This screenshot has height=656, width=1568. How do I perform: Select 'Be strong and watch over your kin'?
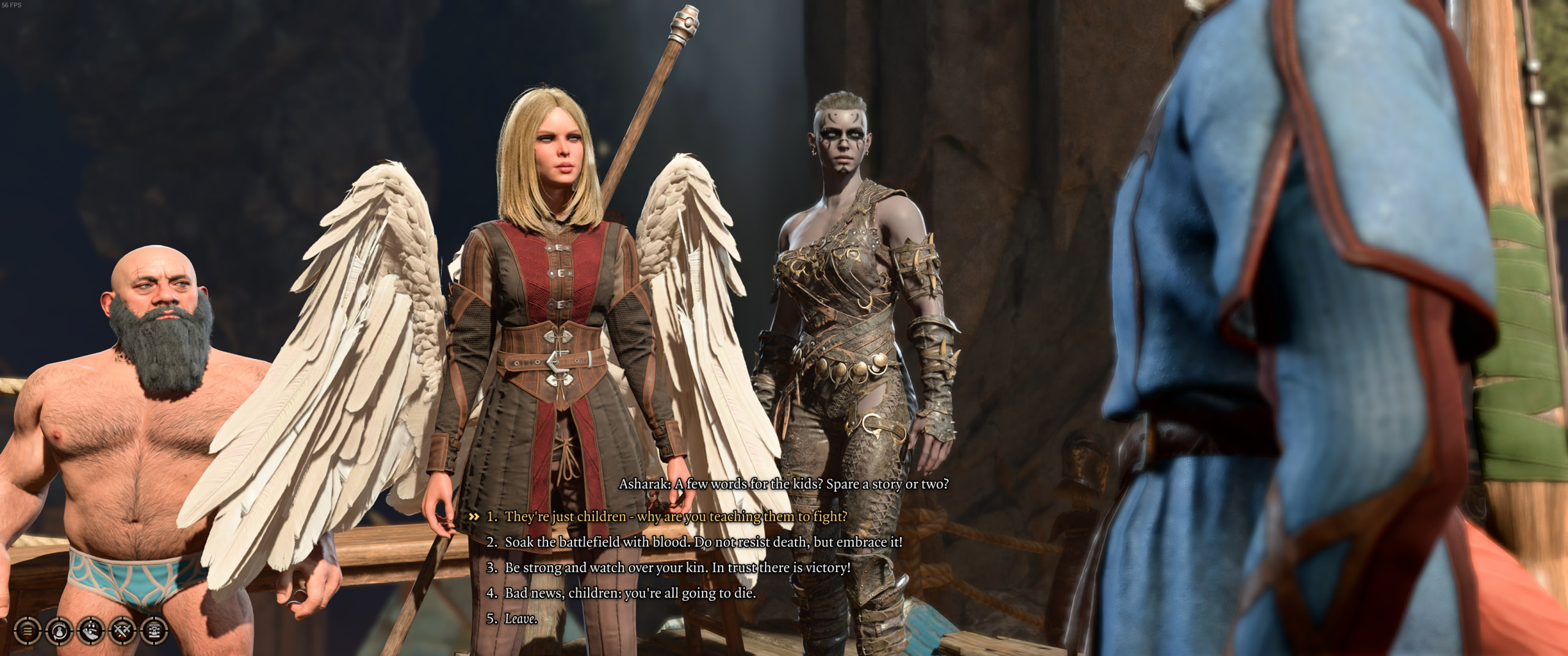[677, 568]
